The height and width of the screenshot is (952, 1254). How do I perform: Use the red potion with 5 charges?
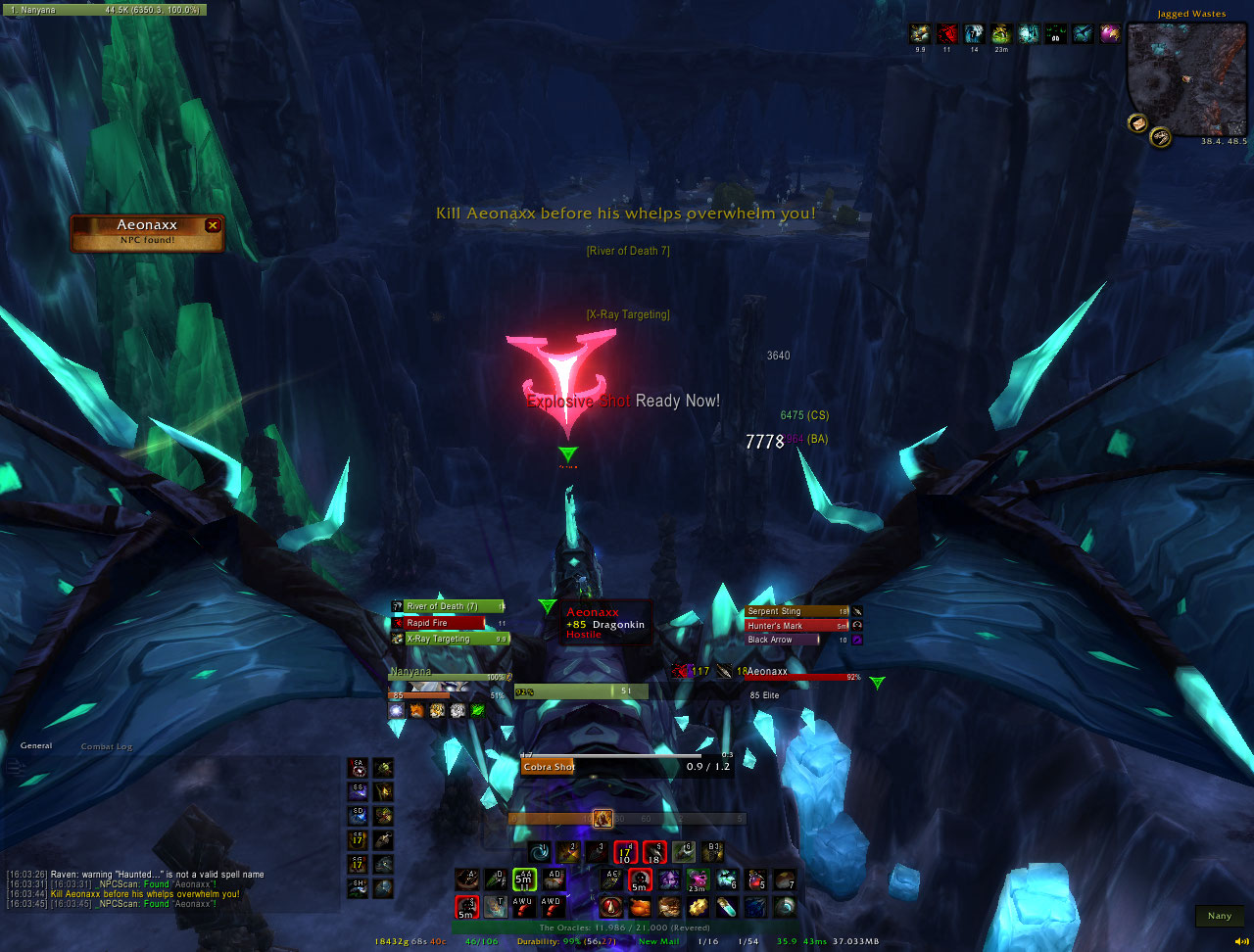pos(755,880)
